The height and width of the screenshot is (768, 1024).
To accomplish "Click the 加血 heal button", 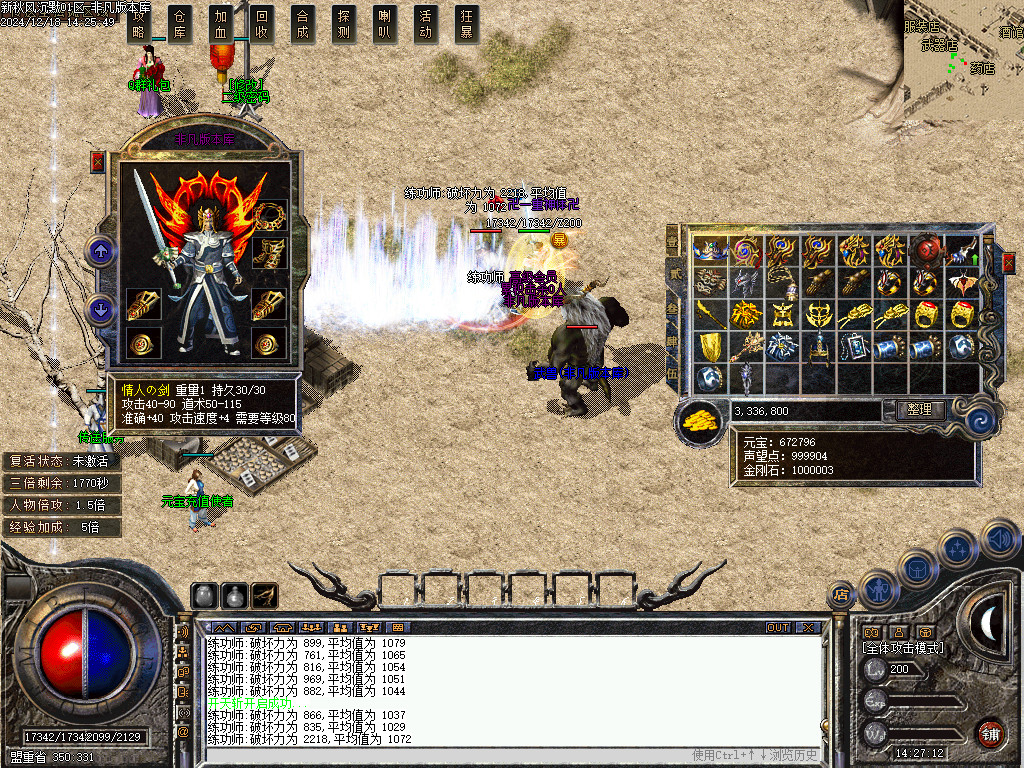I will (x=221, y=24).
